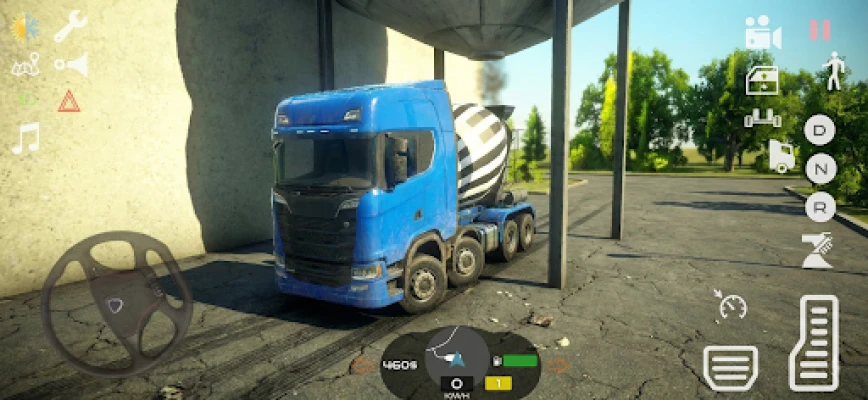This screenshot has height=400, width=868.
Task: Select Neutral gear N
Action: click(819, 168)
